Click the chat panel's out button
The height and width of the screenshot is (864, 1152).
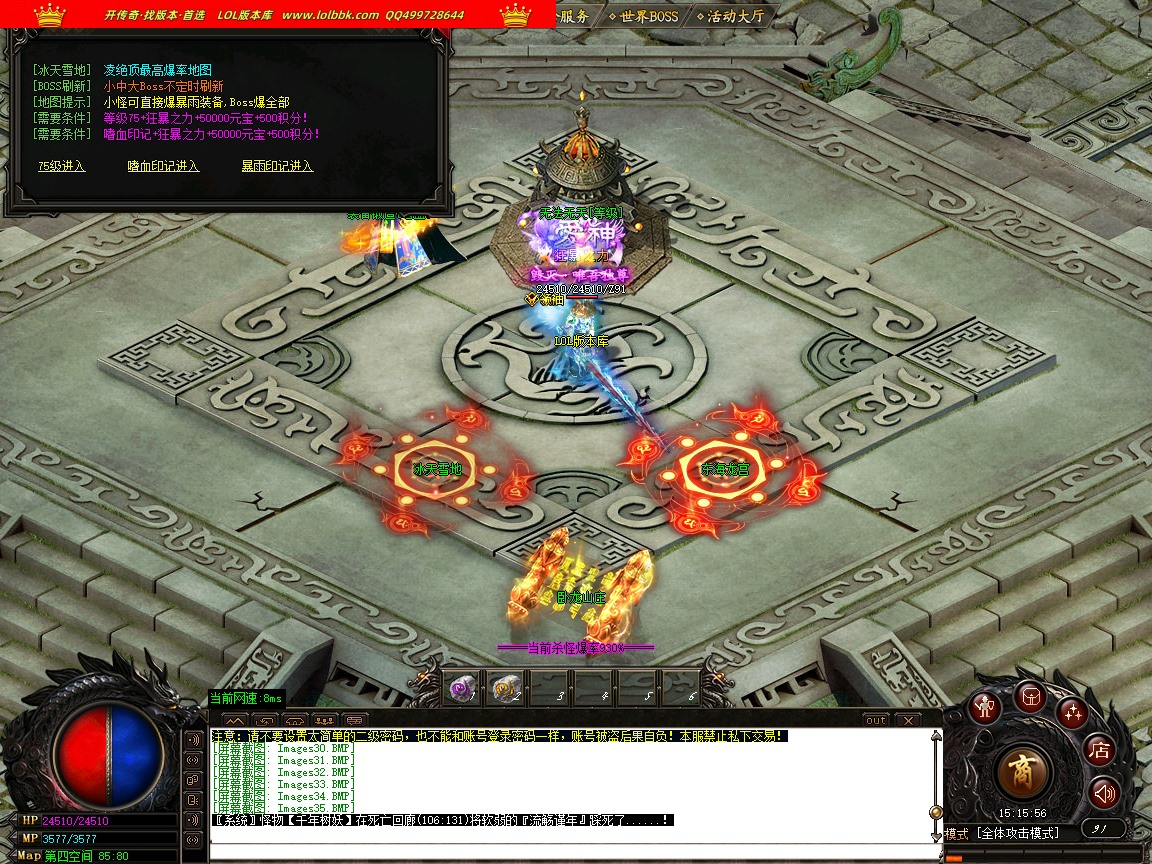875,720
